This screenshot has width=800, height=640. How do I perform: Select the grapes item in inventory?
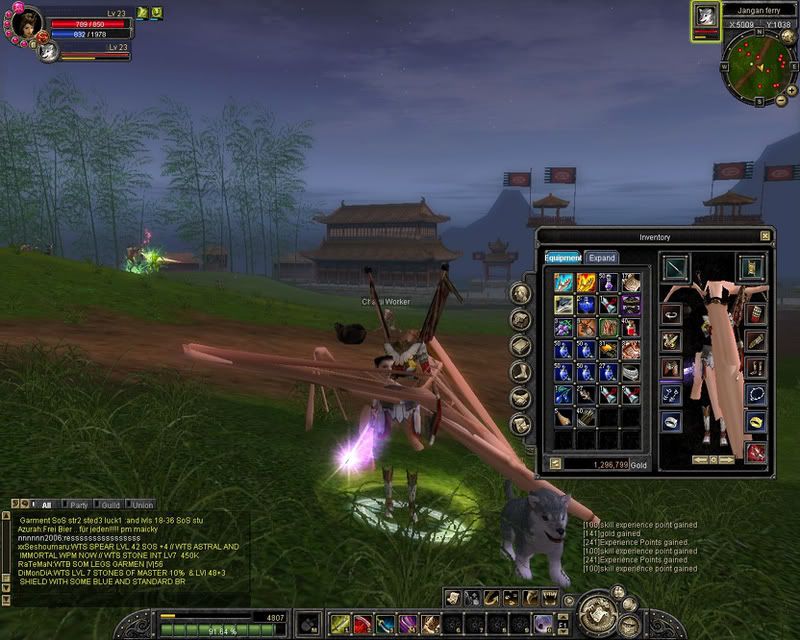pyautogui.click(x=563, y=327)
